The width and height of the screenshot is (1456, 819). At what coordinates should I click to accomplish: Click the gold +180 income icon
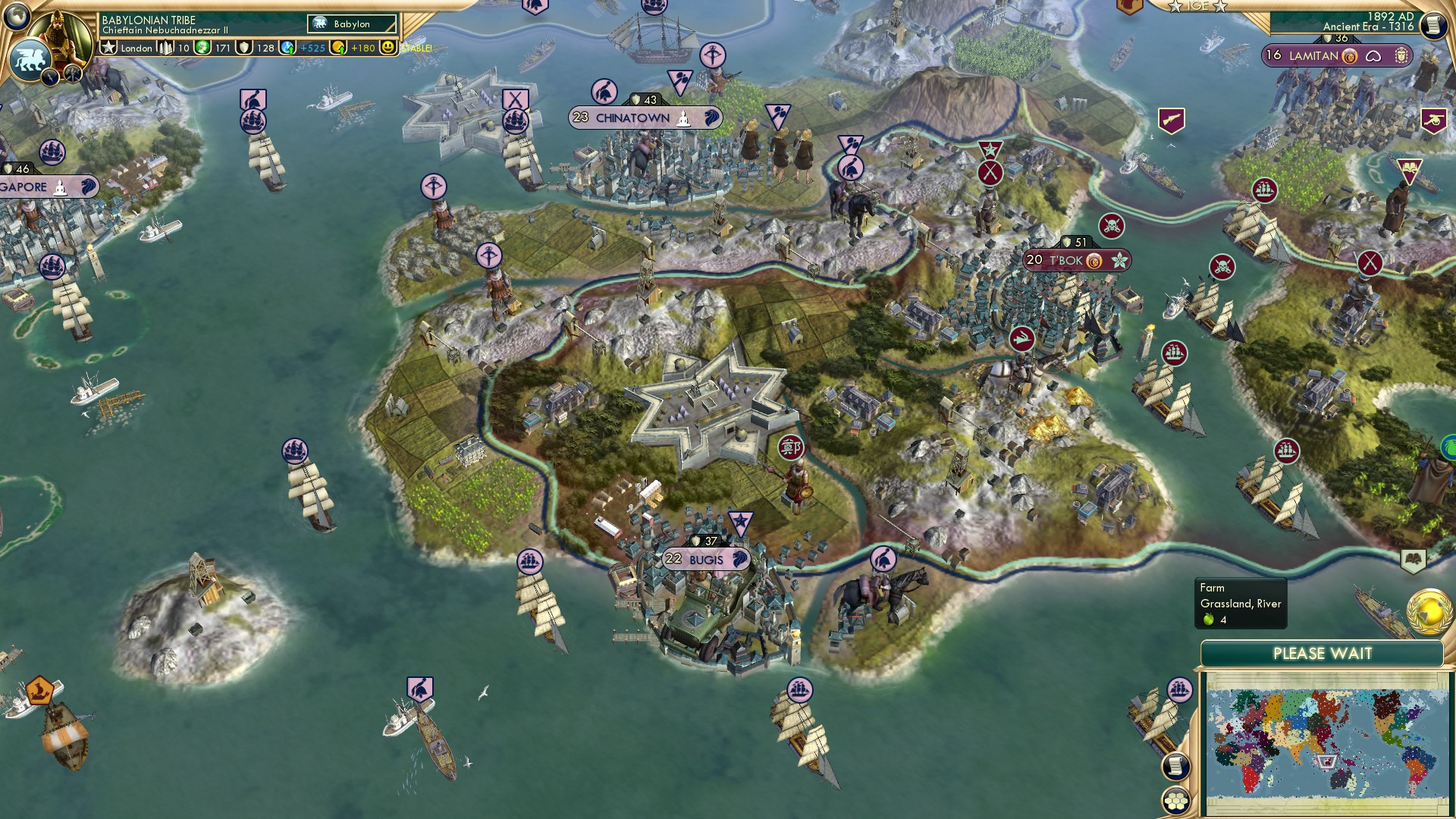click(339, 47)
